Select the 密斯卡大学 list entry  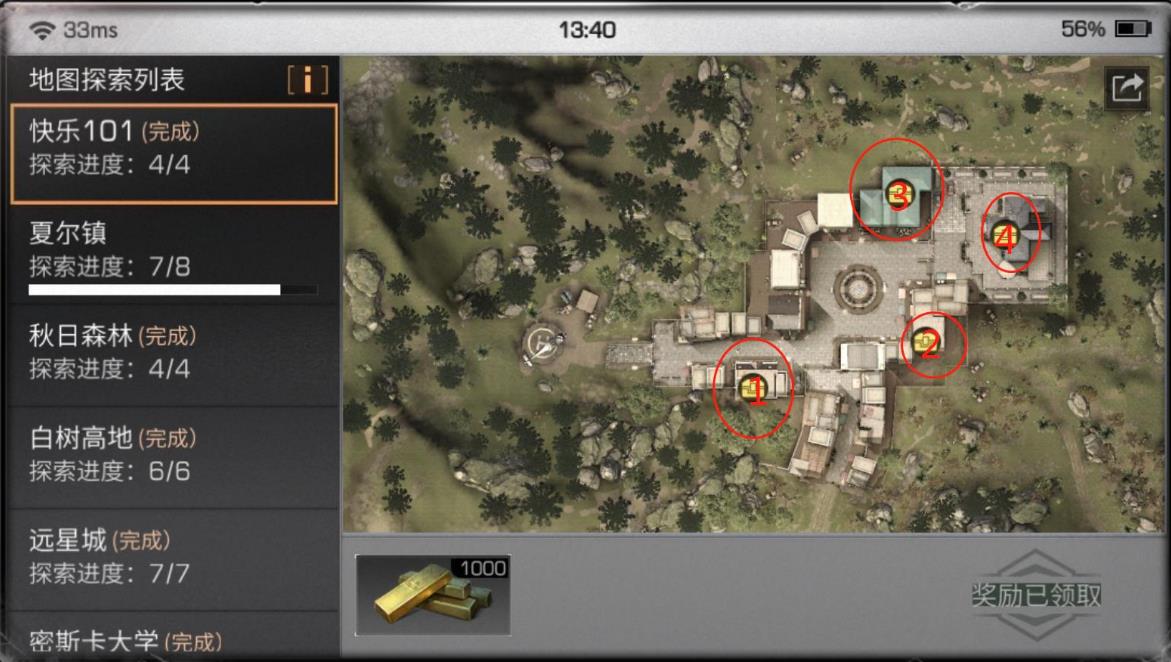pyautogui.click(x=172, y=640)
